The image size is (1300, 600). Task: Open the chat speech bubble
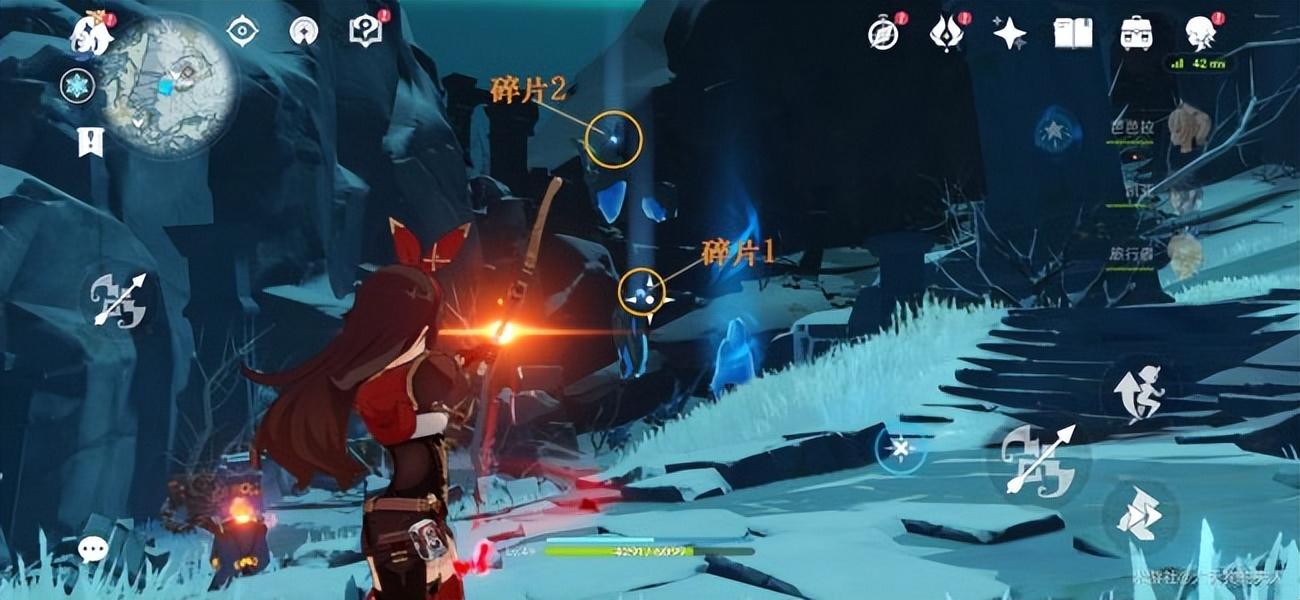[x=93, y=548]
